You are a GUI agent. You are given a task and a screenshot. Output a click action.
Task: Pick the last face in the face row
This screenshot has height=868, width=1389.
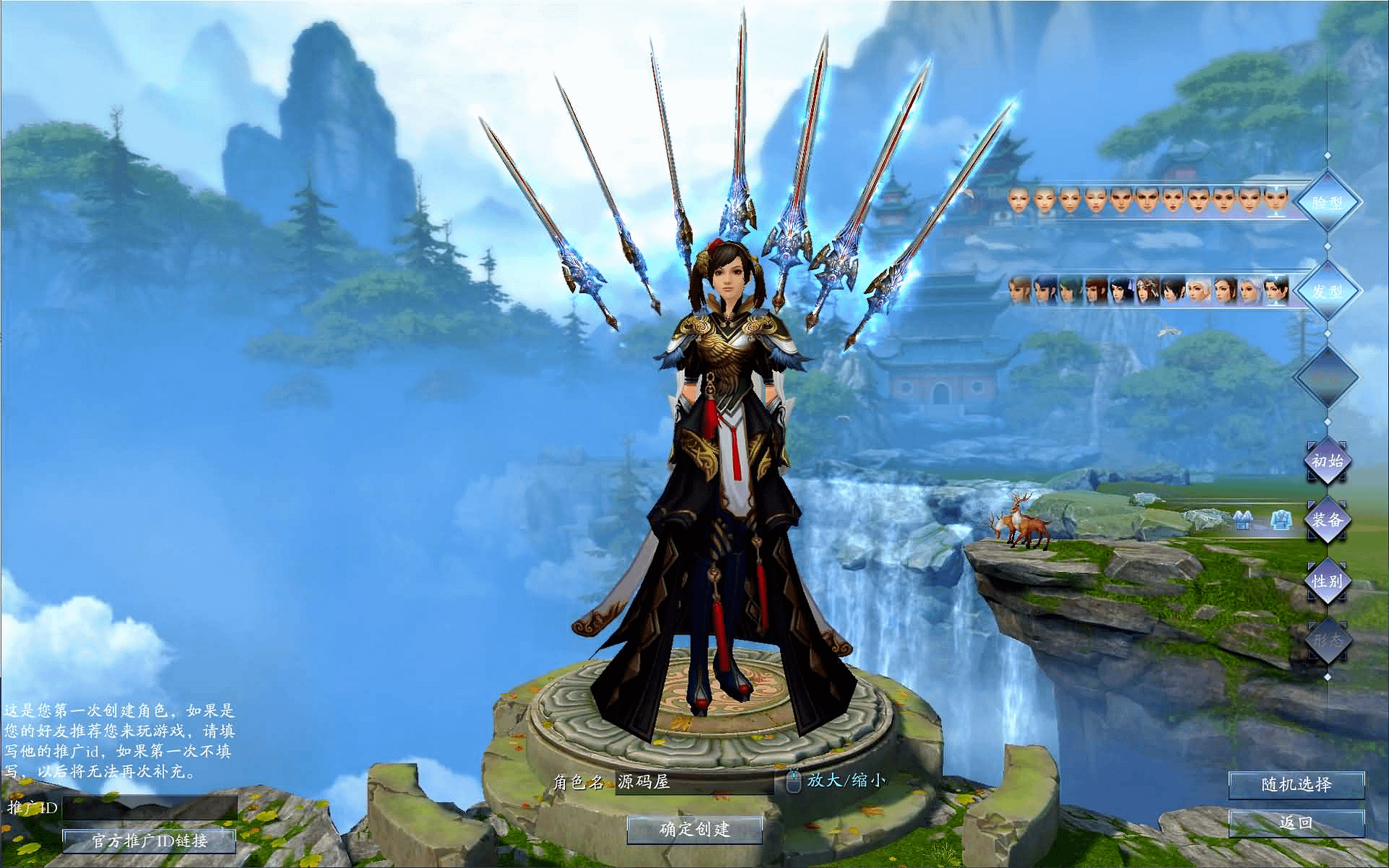pyautogui.click(x=1276, y=200)
